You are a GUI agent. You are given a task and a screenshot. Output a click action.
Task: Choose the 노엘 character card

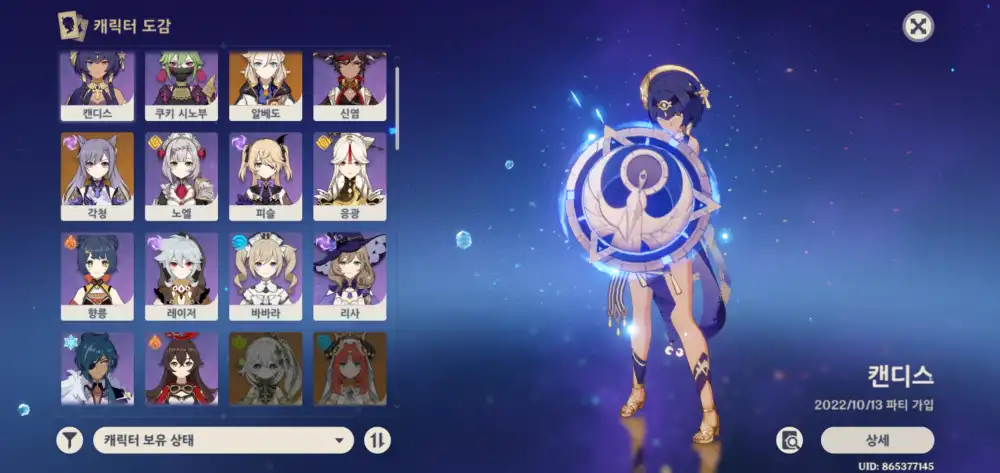[181, 176]
